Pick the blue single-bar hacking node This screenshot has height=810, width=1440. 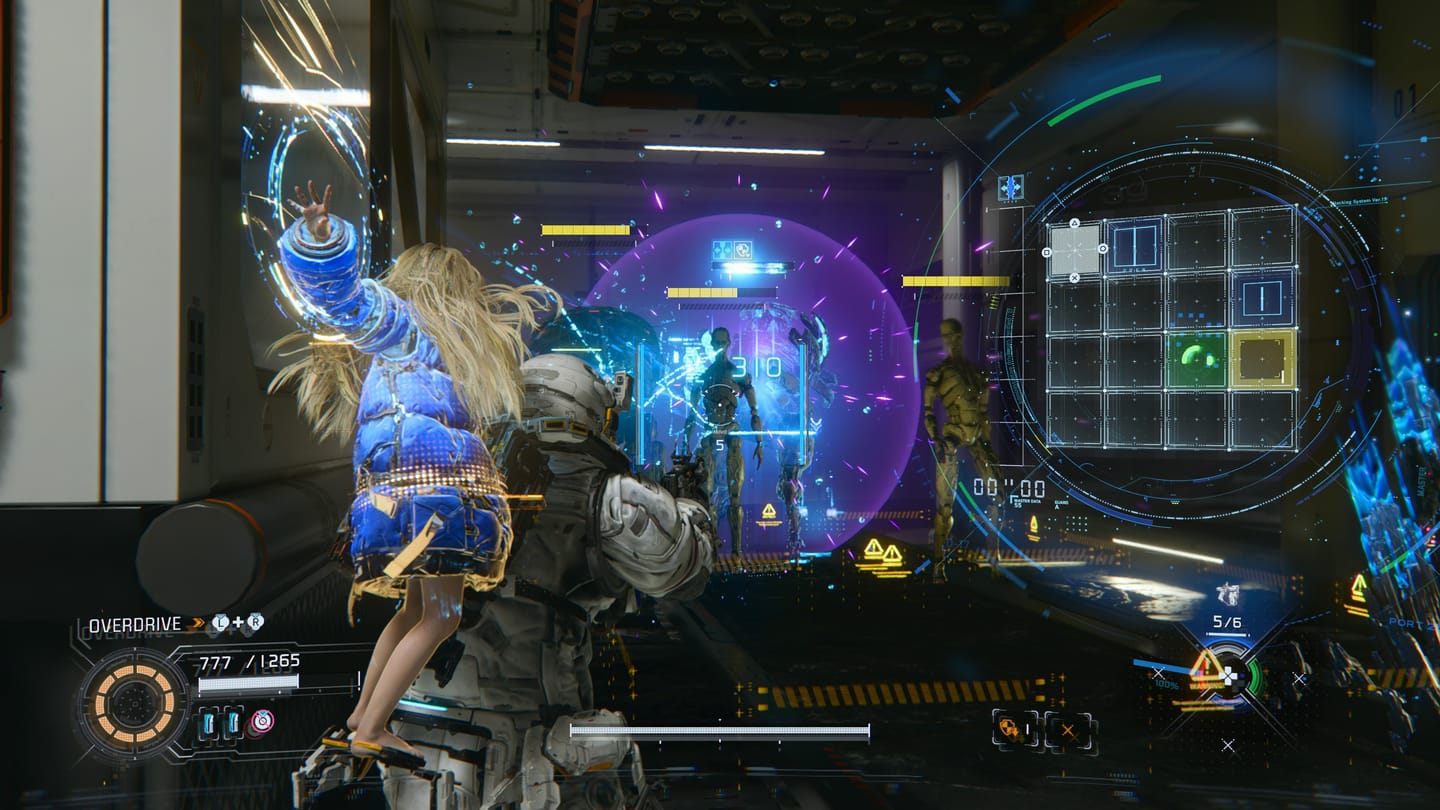click(1263, 296)
